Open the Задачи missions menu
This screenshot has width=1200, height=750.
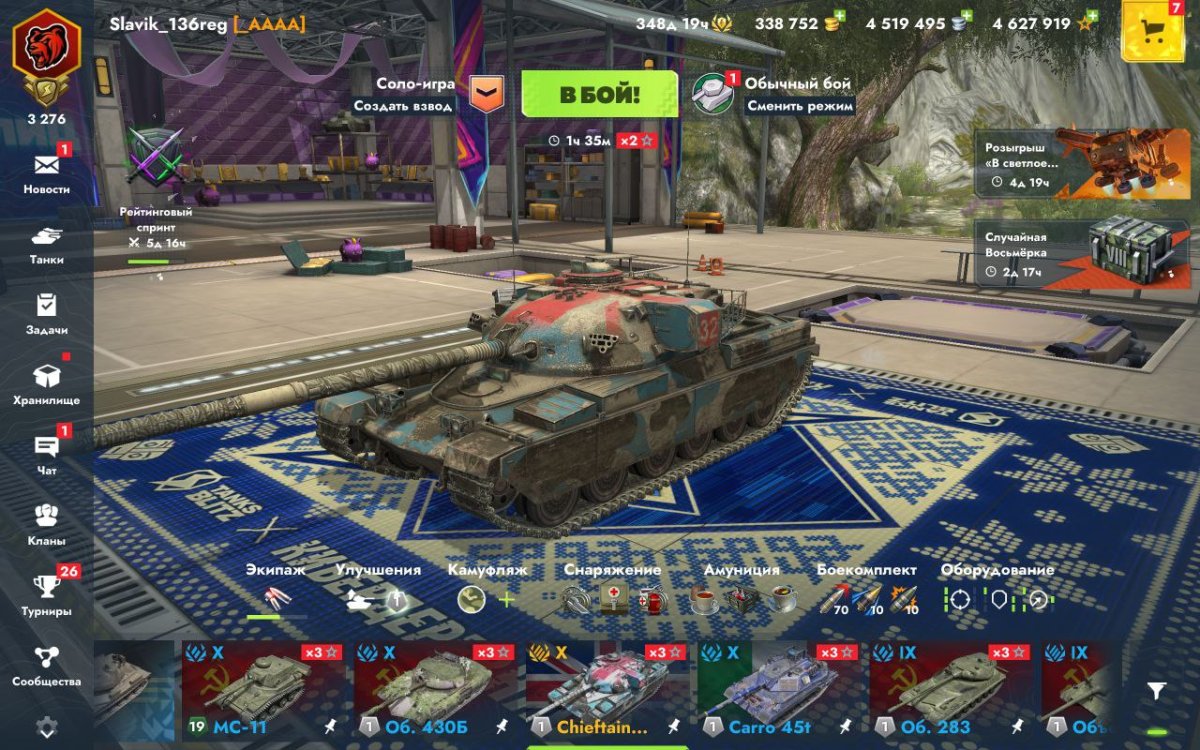coord(47,313)
